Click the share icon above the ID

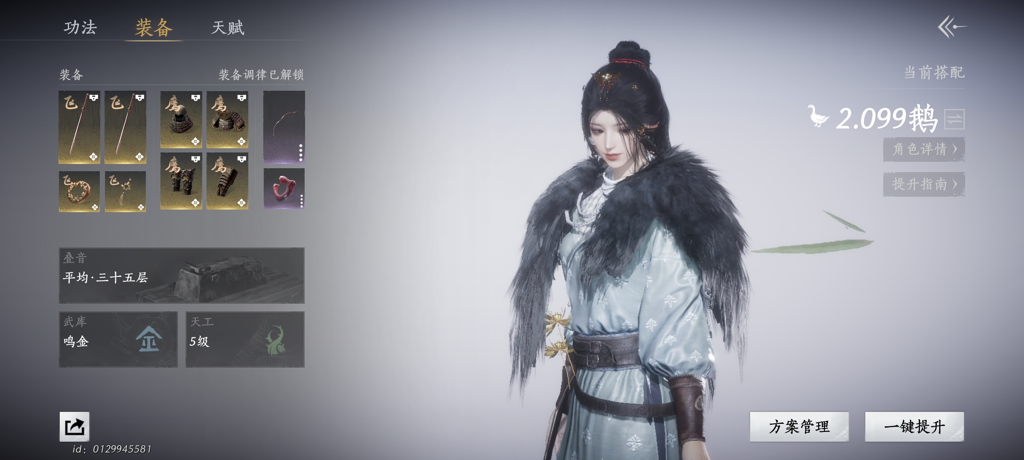(x=74, y=427)
